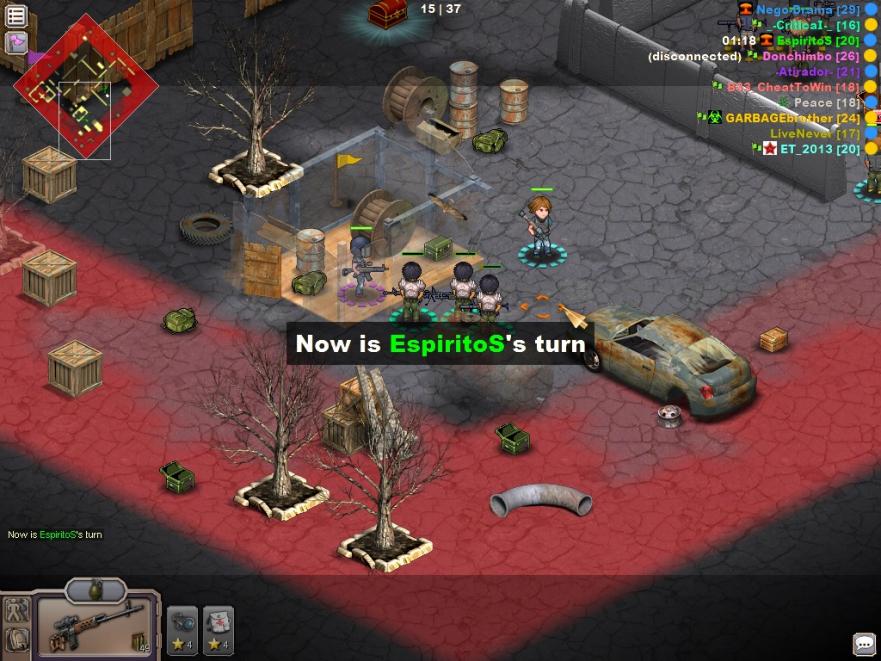
Task: Open the backpack inventory button
Action: [16, 640]
